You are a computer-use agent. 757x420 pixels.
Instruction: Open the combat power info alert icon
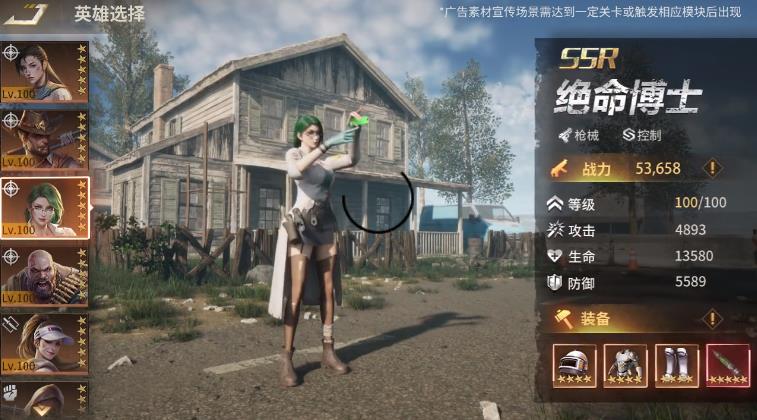(713, 168)
